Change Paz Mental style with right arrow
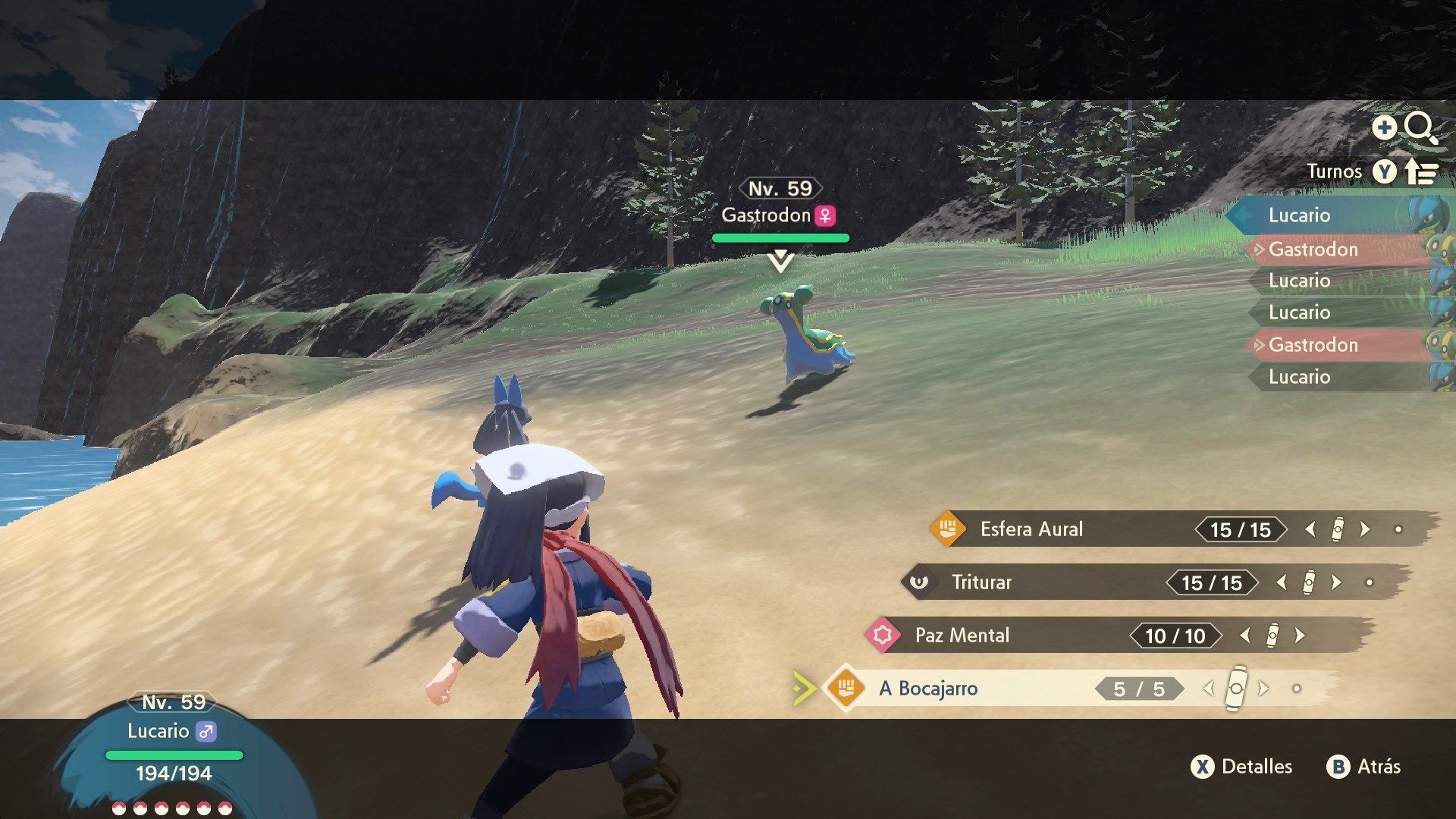1456x819 pixels. coord(1301,635)
